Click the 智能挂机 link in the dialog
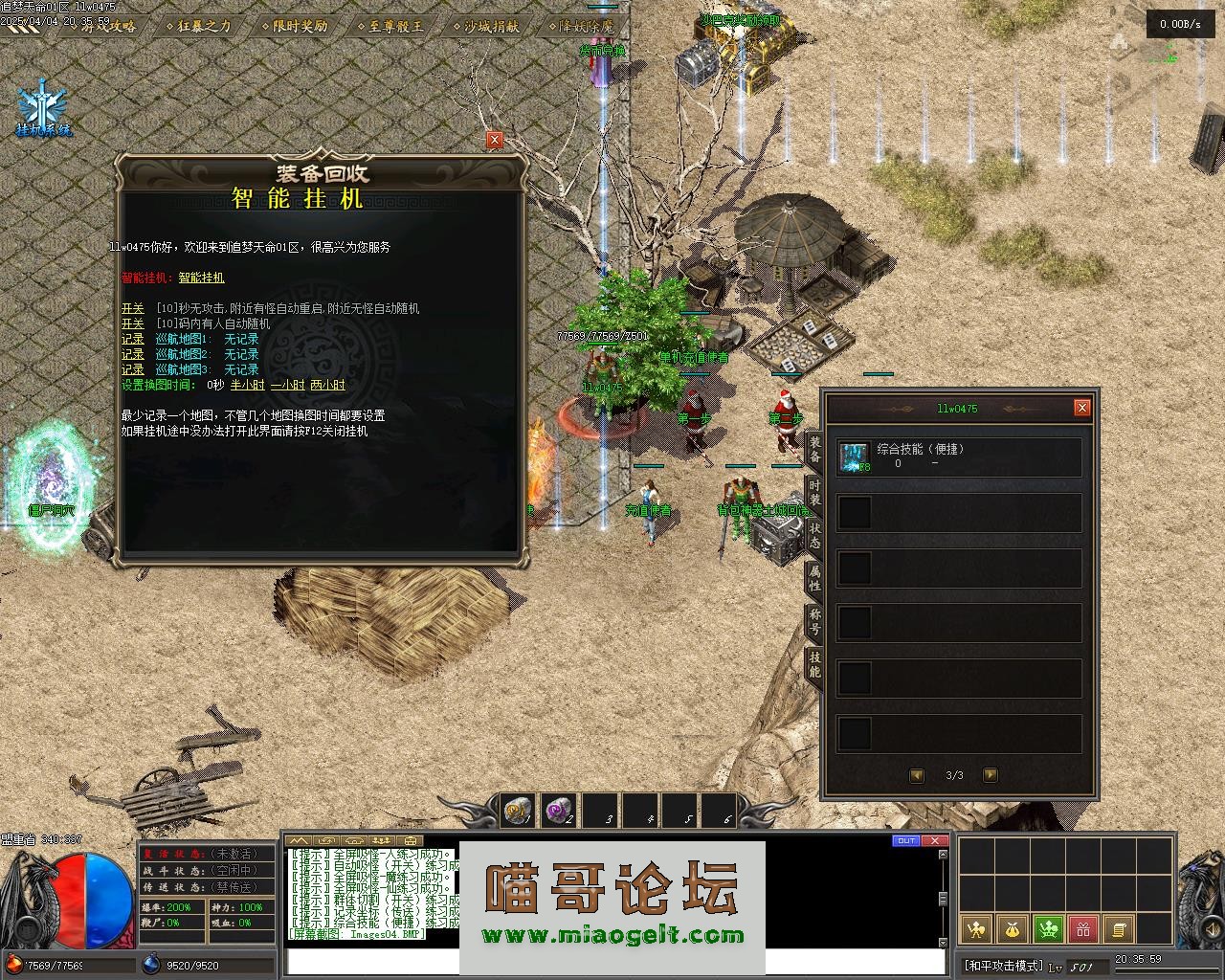Image resolution: width=1225 pixels, height=980 pixels. pyautogui.click(x=201, y=278)
